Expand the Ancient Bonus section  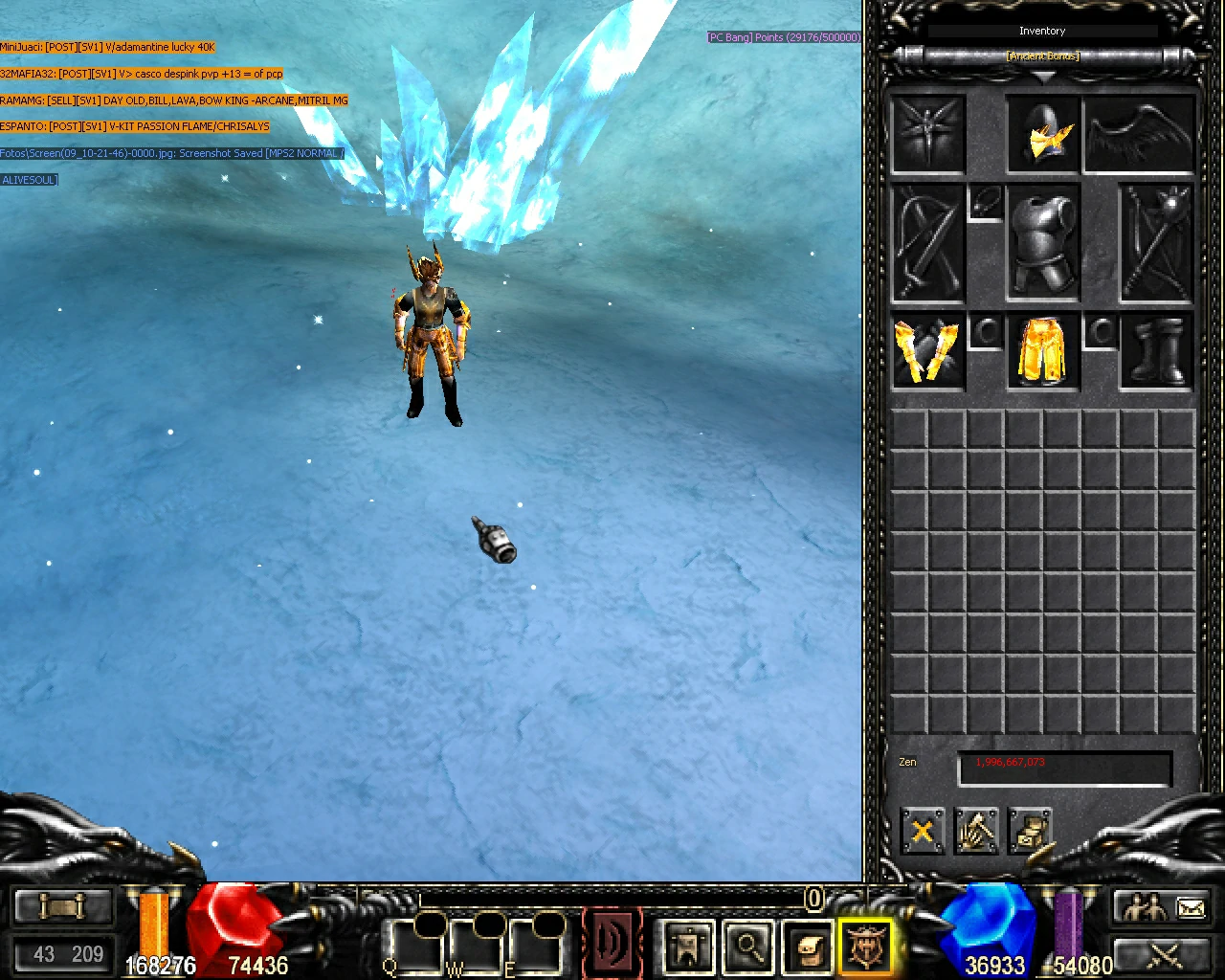click(x=1042, y=56)
